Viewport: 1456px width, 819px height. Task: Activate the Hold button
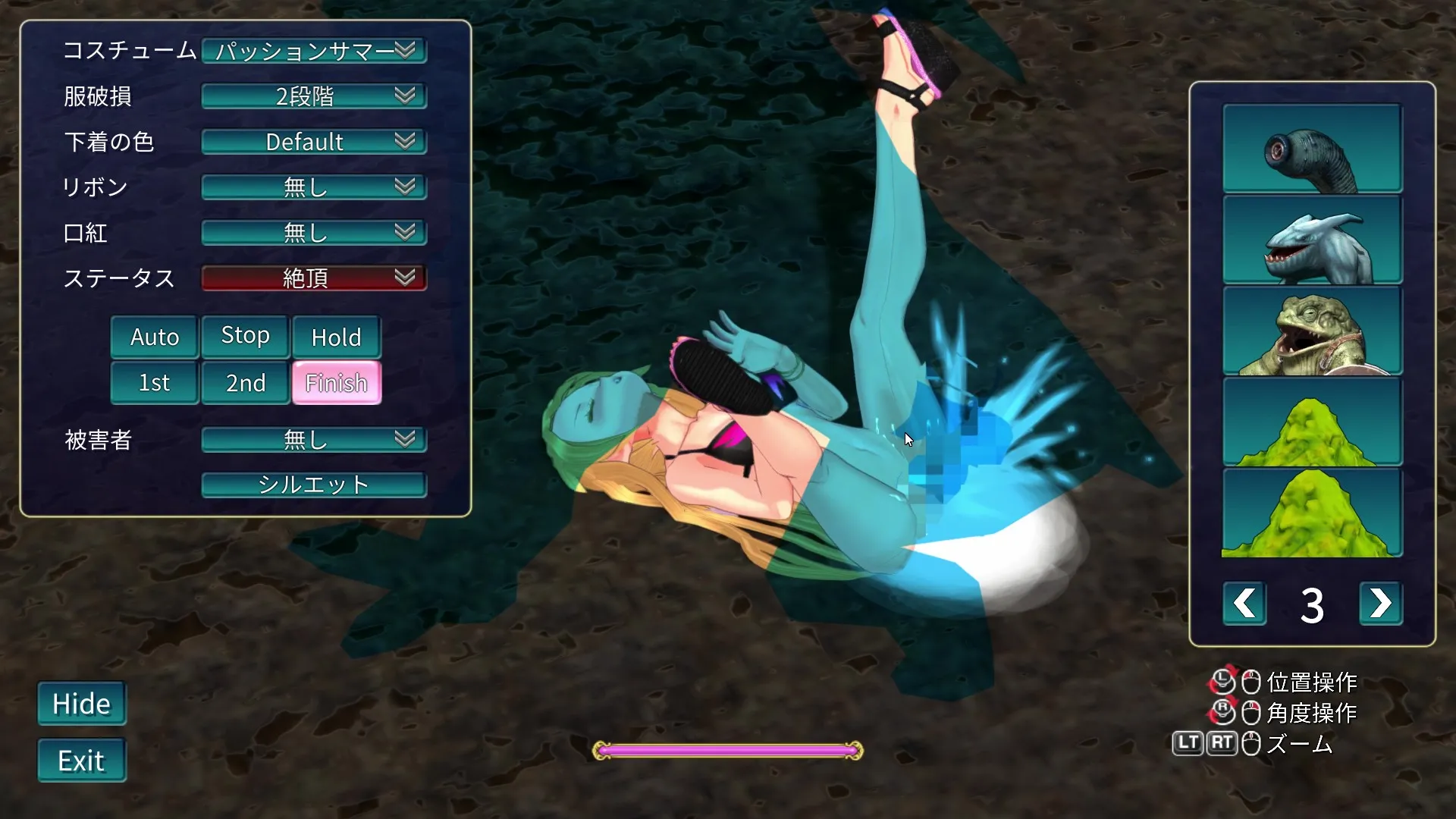pyautogui.click(x=336, y=337)
